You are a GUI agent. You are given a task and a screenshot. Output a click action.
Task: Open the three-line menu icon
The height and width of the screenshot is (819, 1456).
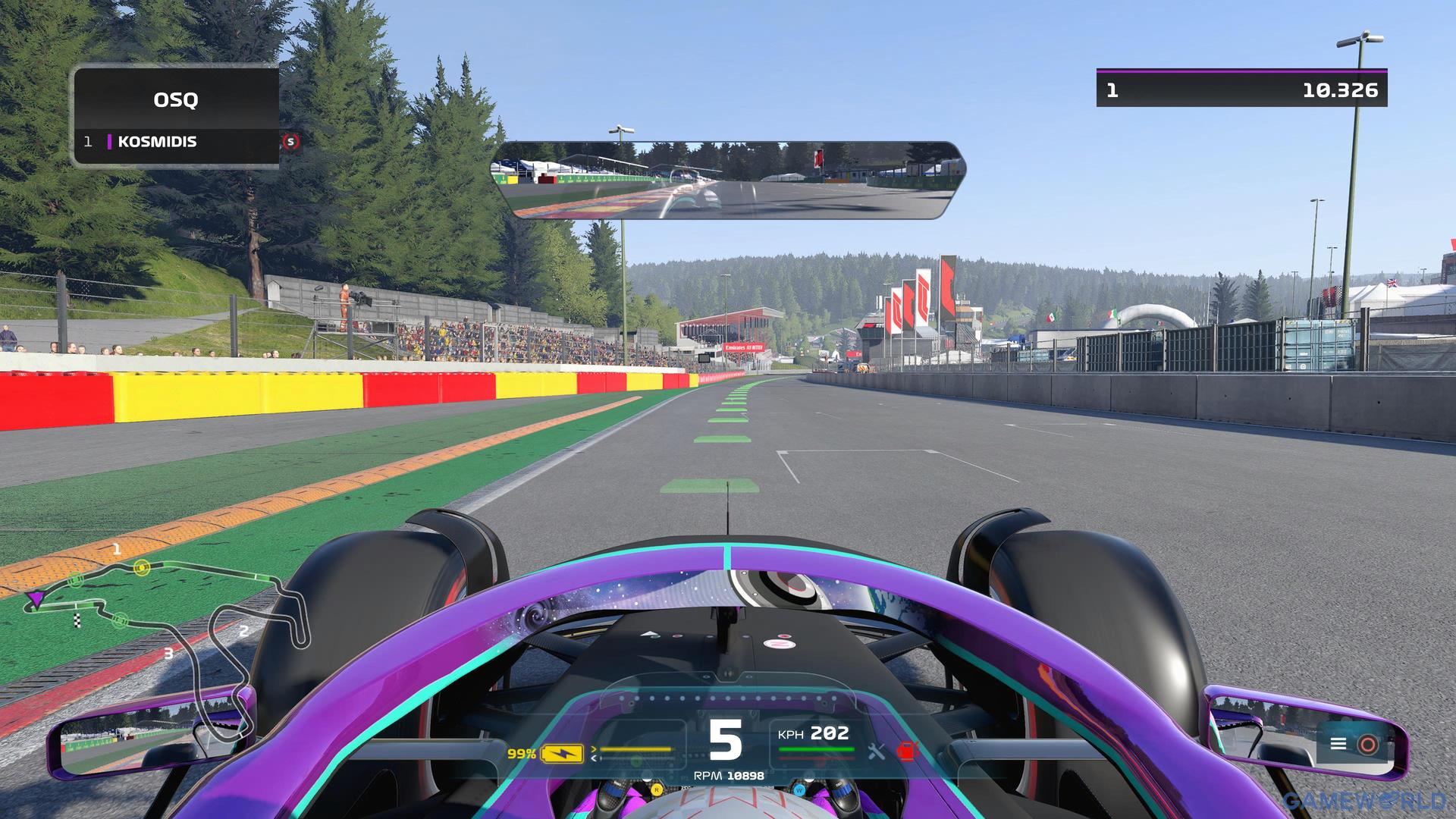1338,744
